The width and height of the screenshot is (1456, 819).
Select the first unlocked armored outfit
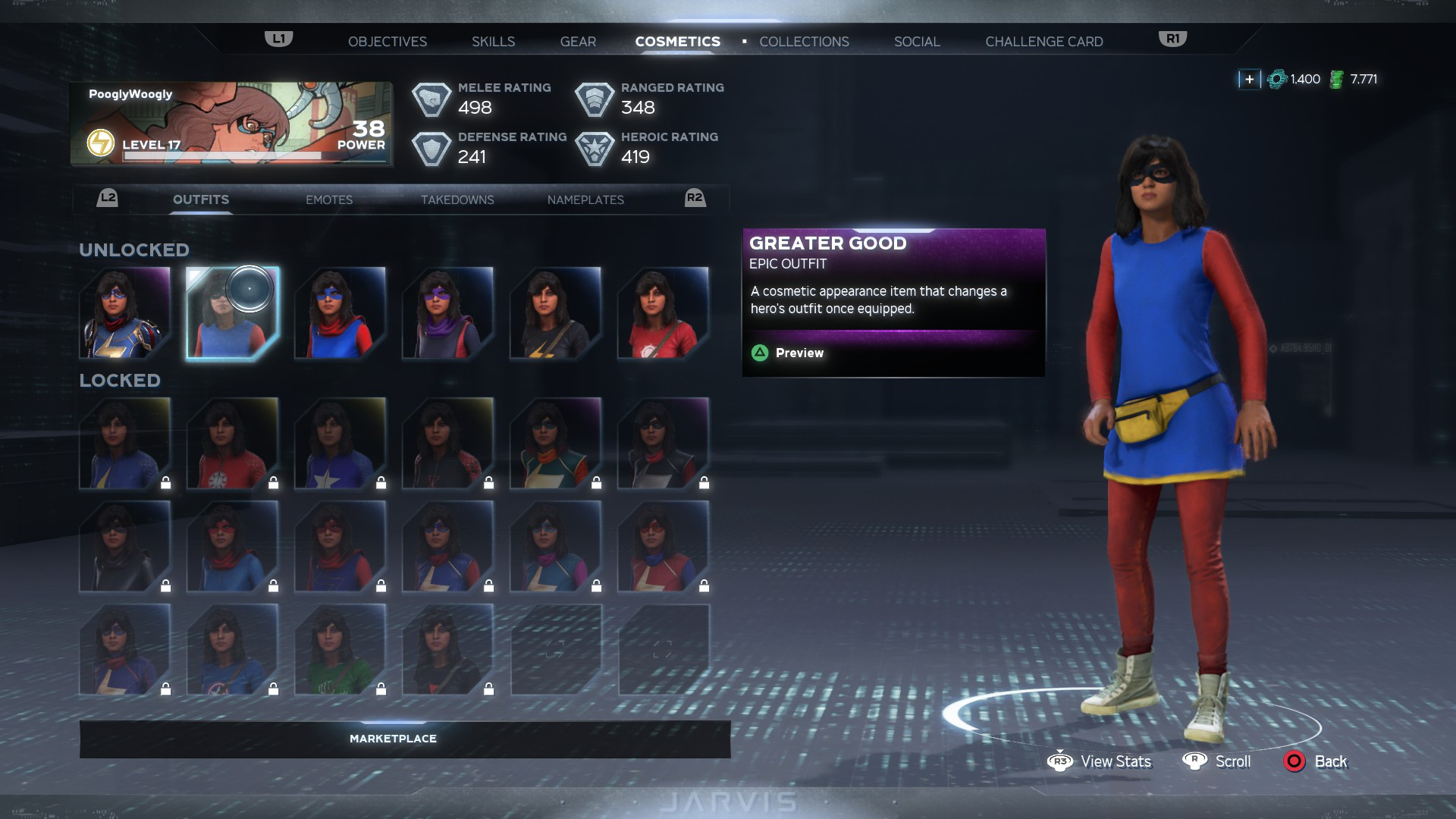pyautogui.click(x=125, y=312)
